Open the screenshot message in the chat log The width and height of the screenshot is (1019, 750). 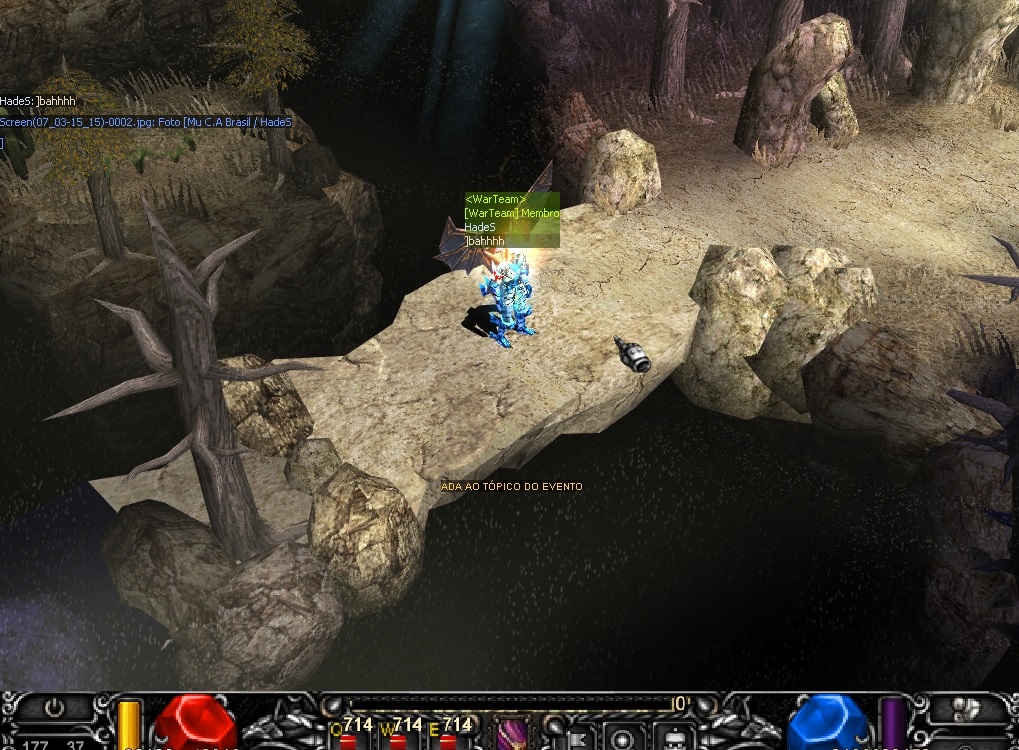(x=146, y=122)
